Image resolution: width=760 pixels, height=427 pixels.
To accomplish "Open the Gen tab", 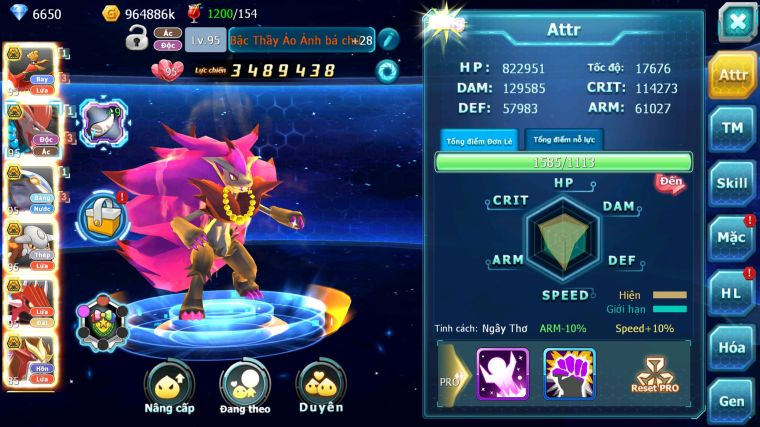I will (x=732, y=401).
